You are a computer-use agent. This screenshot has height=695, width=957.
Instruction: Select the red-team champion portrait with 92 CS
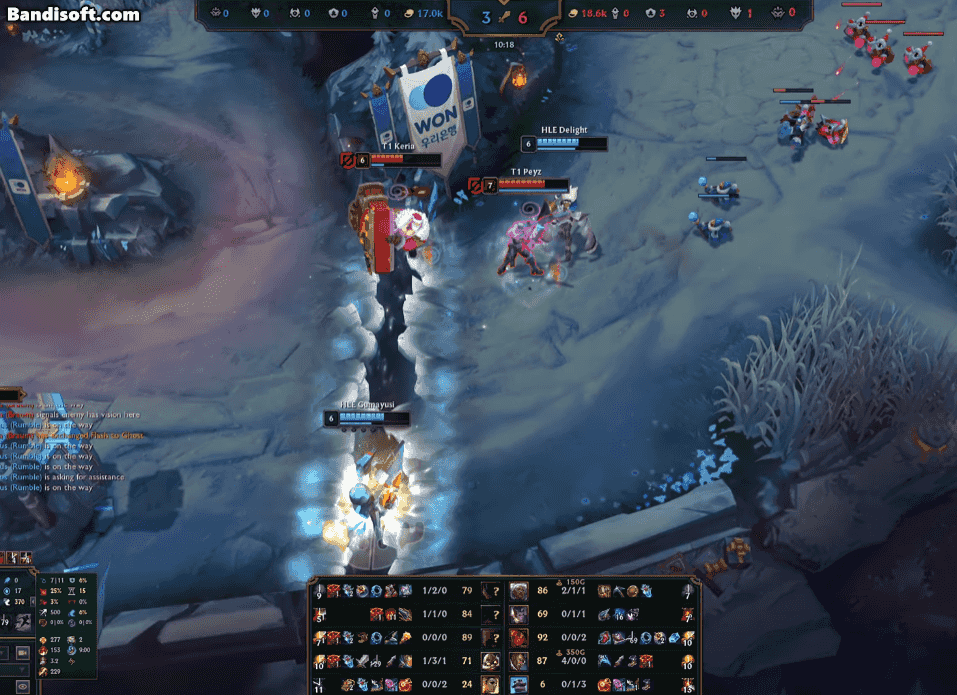519,638
